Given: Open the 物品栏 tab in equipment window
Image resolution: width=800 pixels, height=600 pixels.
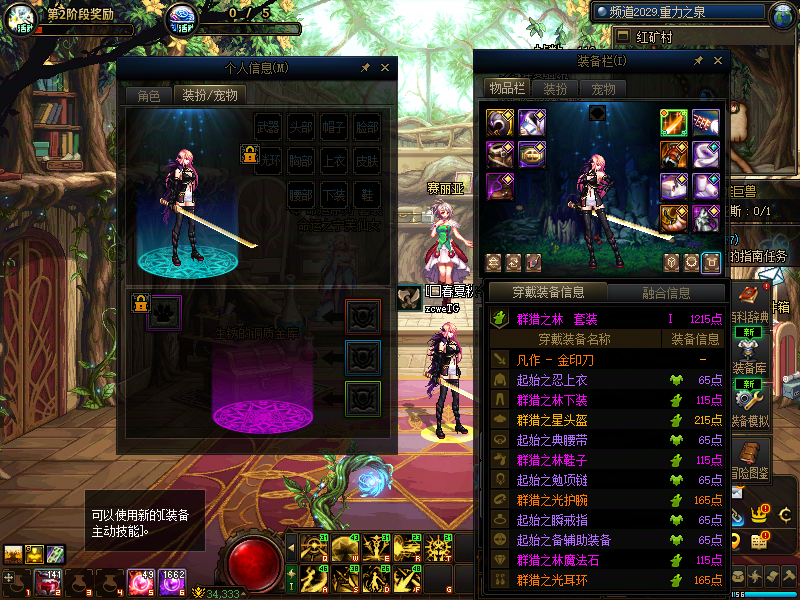Looking at the screenshot, I should point(506,88).
